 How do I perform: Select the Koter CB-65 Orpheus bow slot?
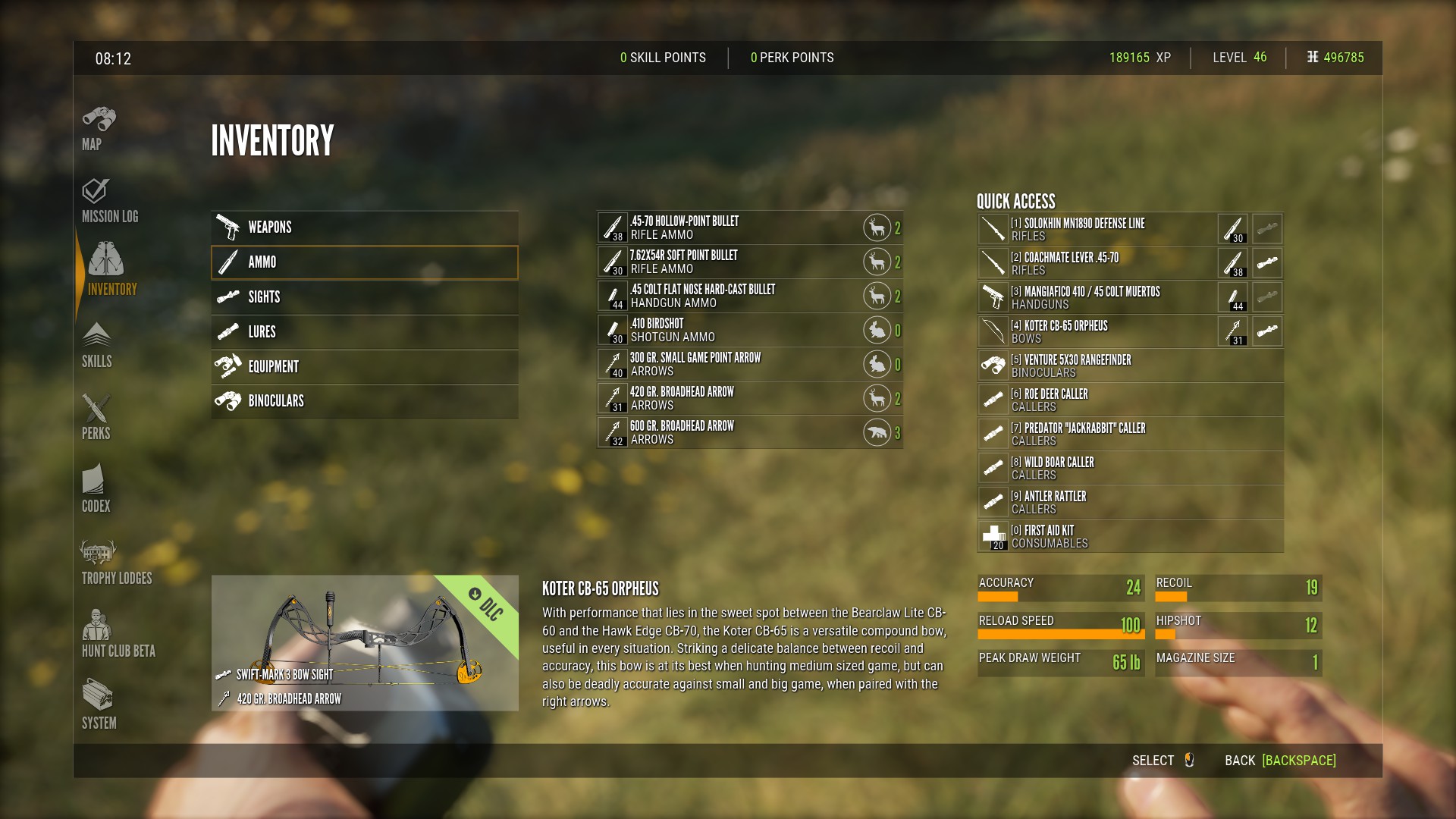coord(1096,331)
